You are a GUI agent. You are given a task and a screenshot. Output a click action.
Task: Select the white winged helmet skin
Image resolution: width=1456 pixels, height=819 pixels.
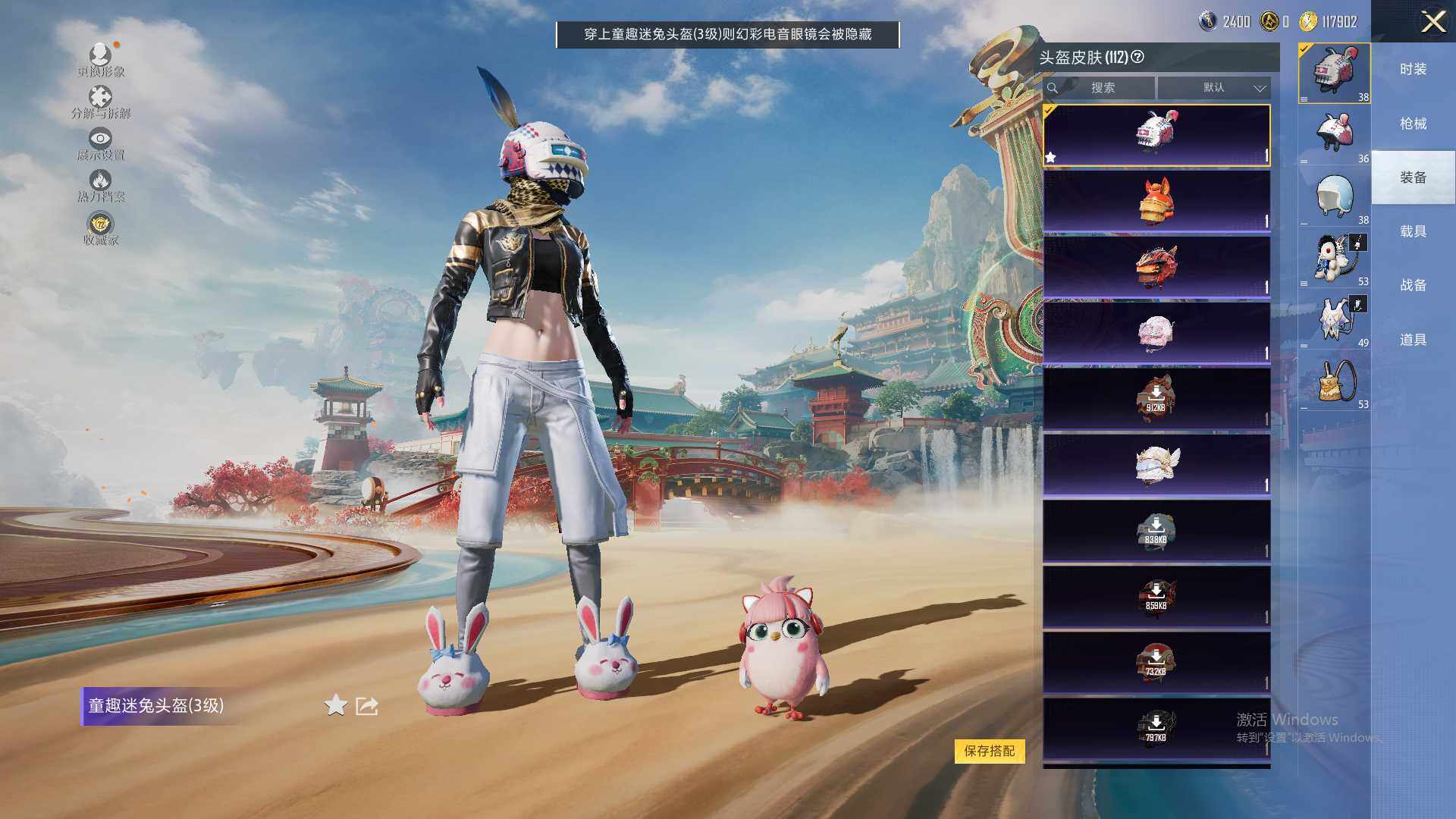(1156, 464)
